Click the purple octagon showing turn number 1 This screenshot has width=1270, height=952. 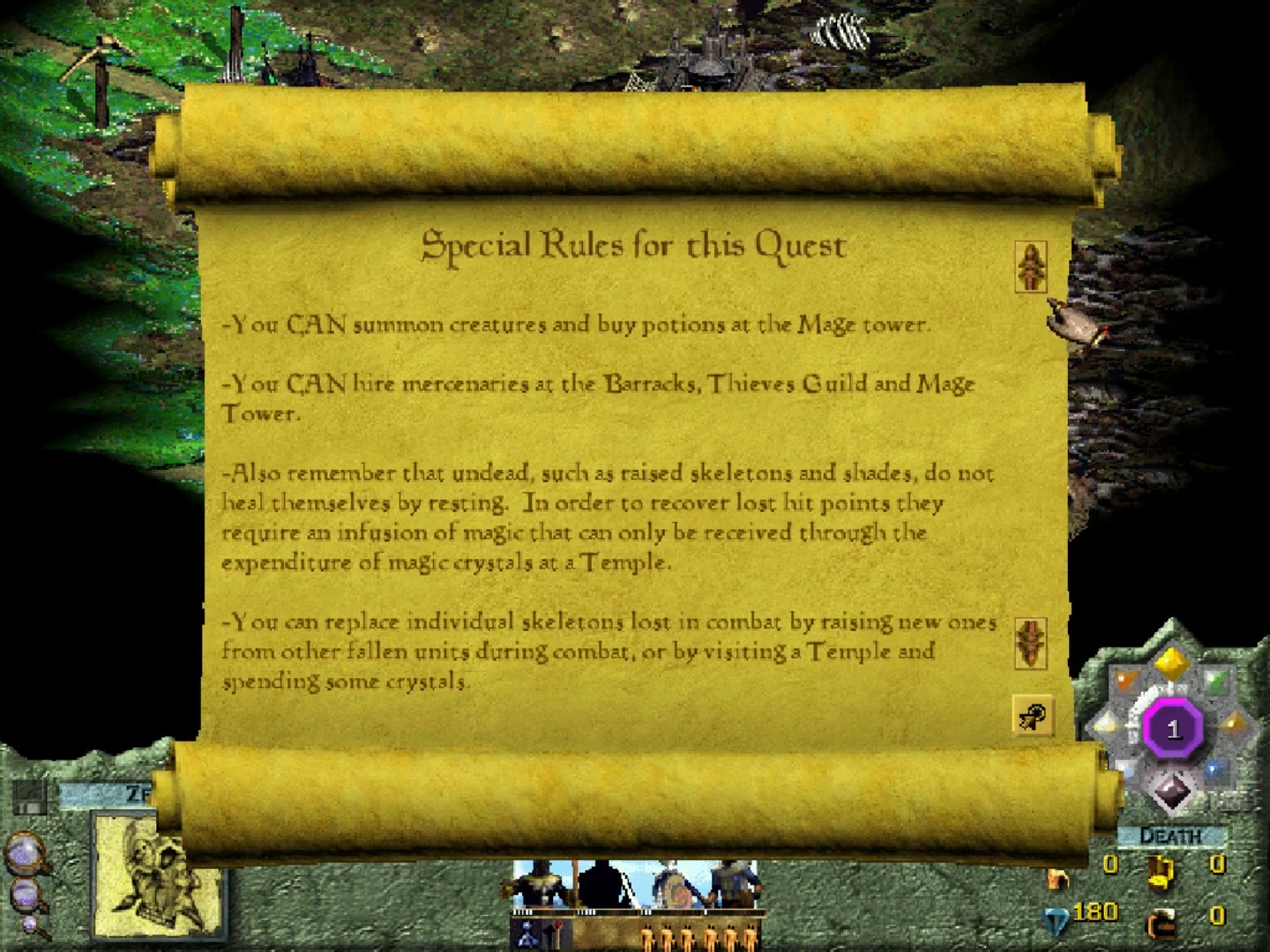pos(1172,726)
